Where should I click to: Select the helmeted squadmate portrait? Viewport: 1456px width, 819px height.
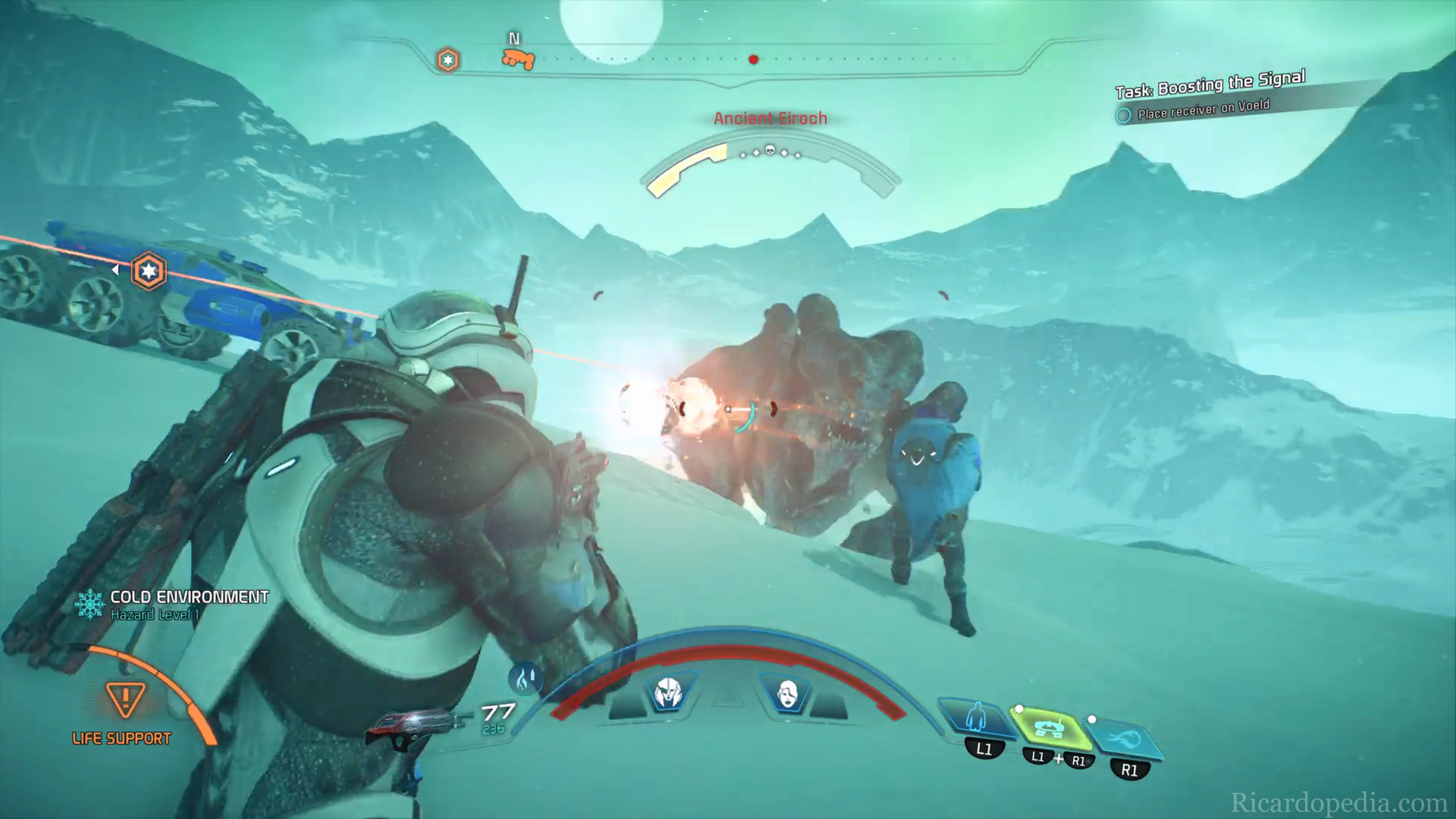click(x=668, y=693)
